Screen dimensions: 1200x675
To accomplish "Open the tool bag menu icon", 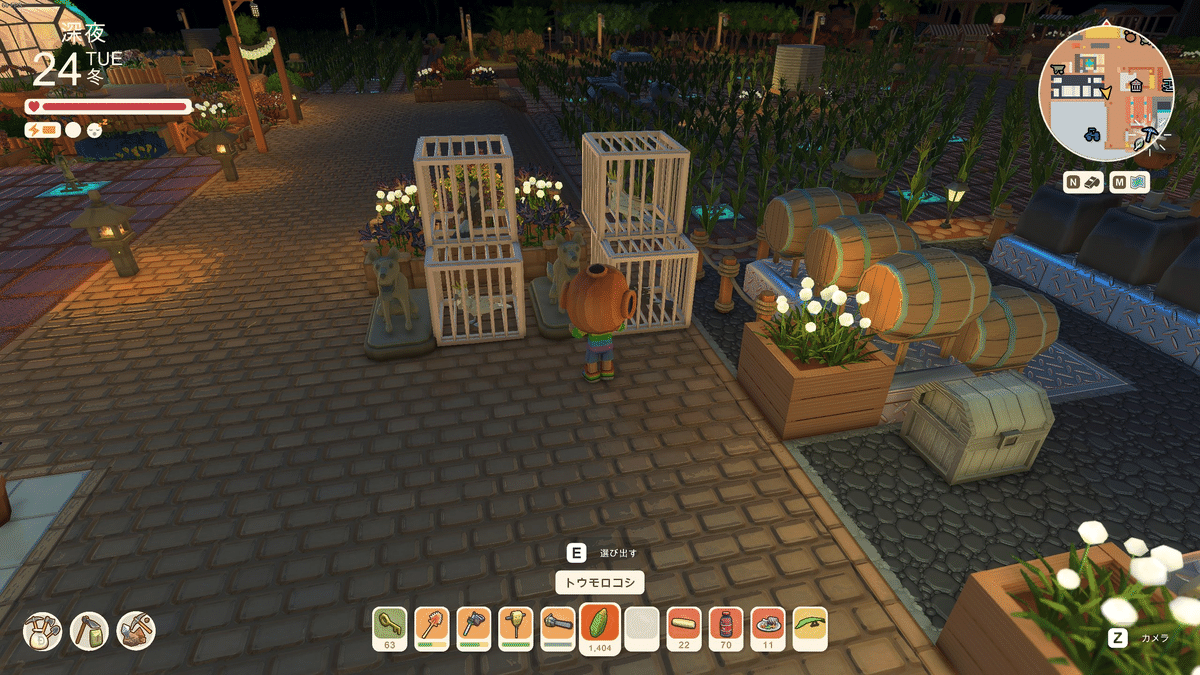I will click(x=43, y=630).
